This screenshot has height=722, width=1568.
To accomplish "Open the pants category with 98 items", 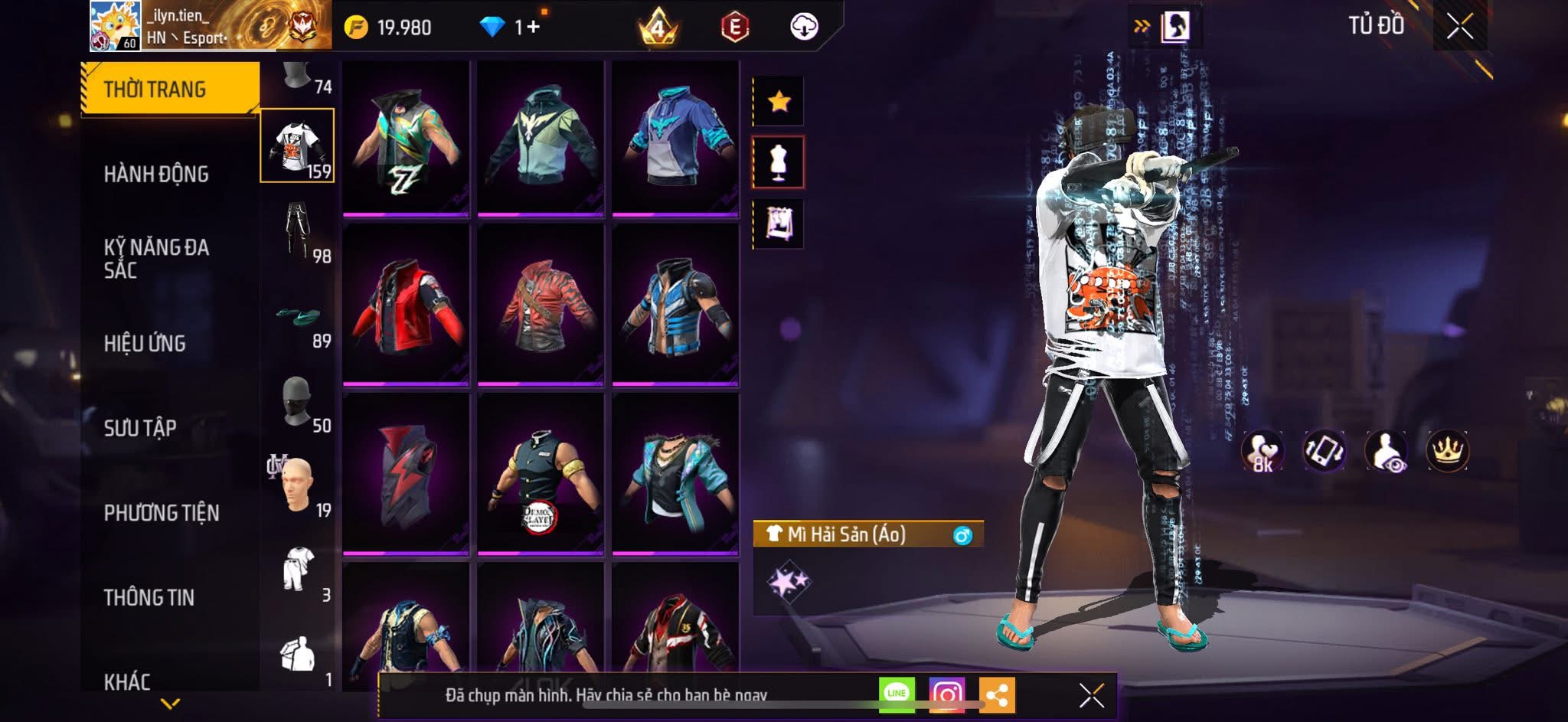I will point(299,230).
